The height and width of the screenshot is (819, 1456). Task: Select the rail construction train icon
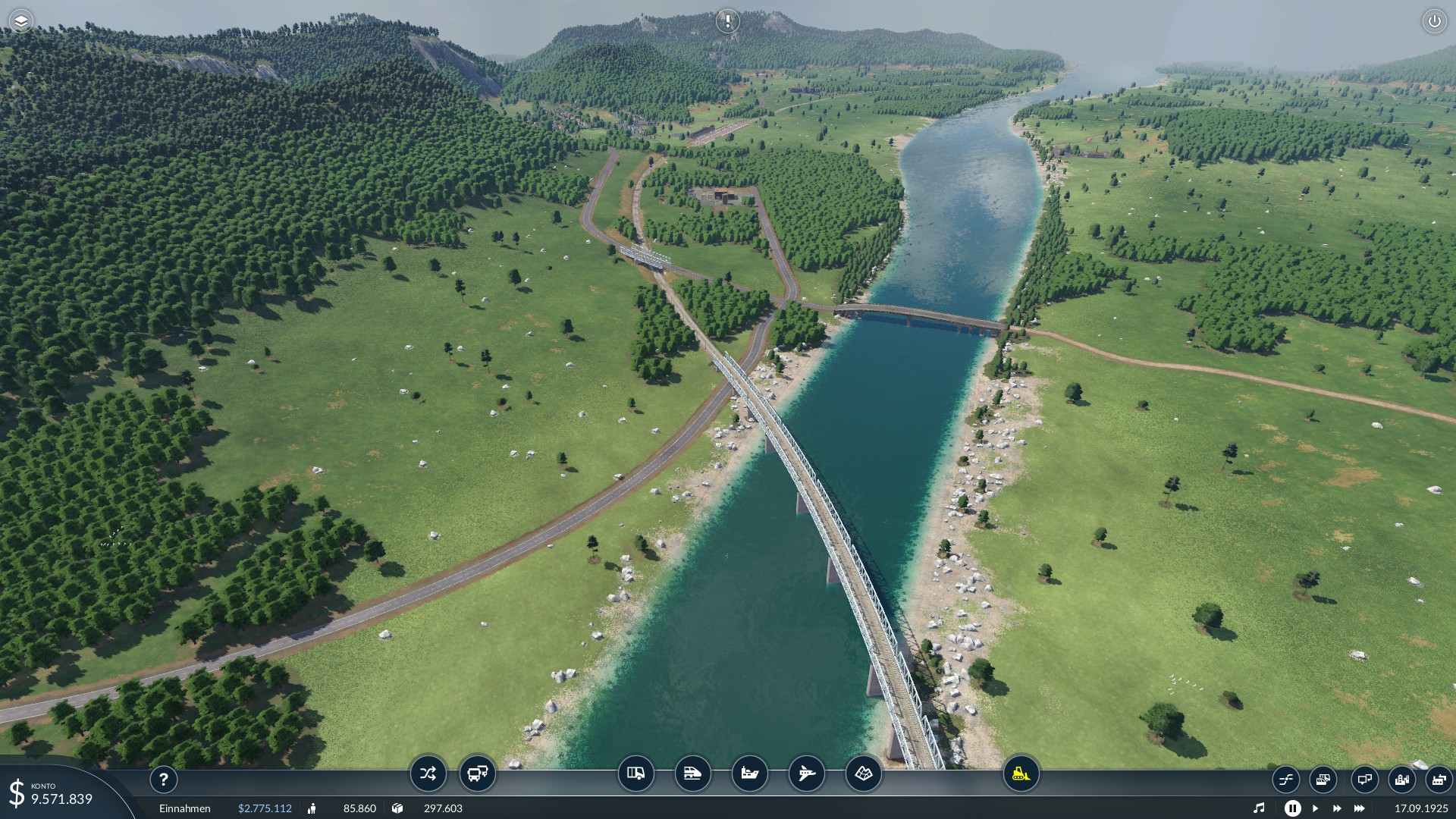tap(692, 773)
